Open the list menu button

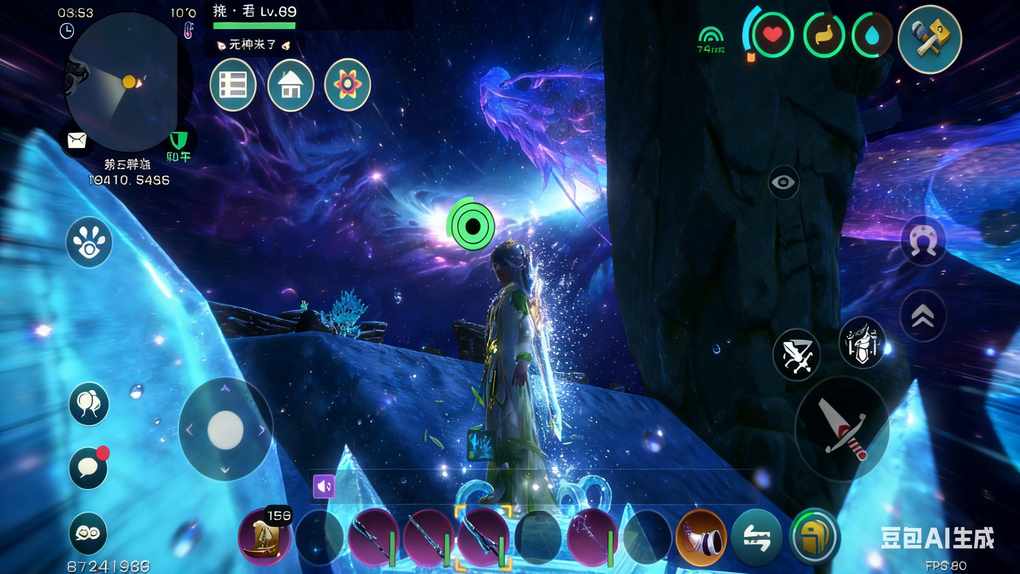233,85
